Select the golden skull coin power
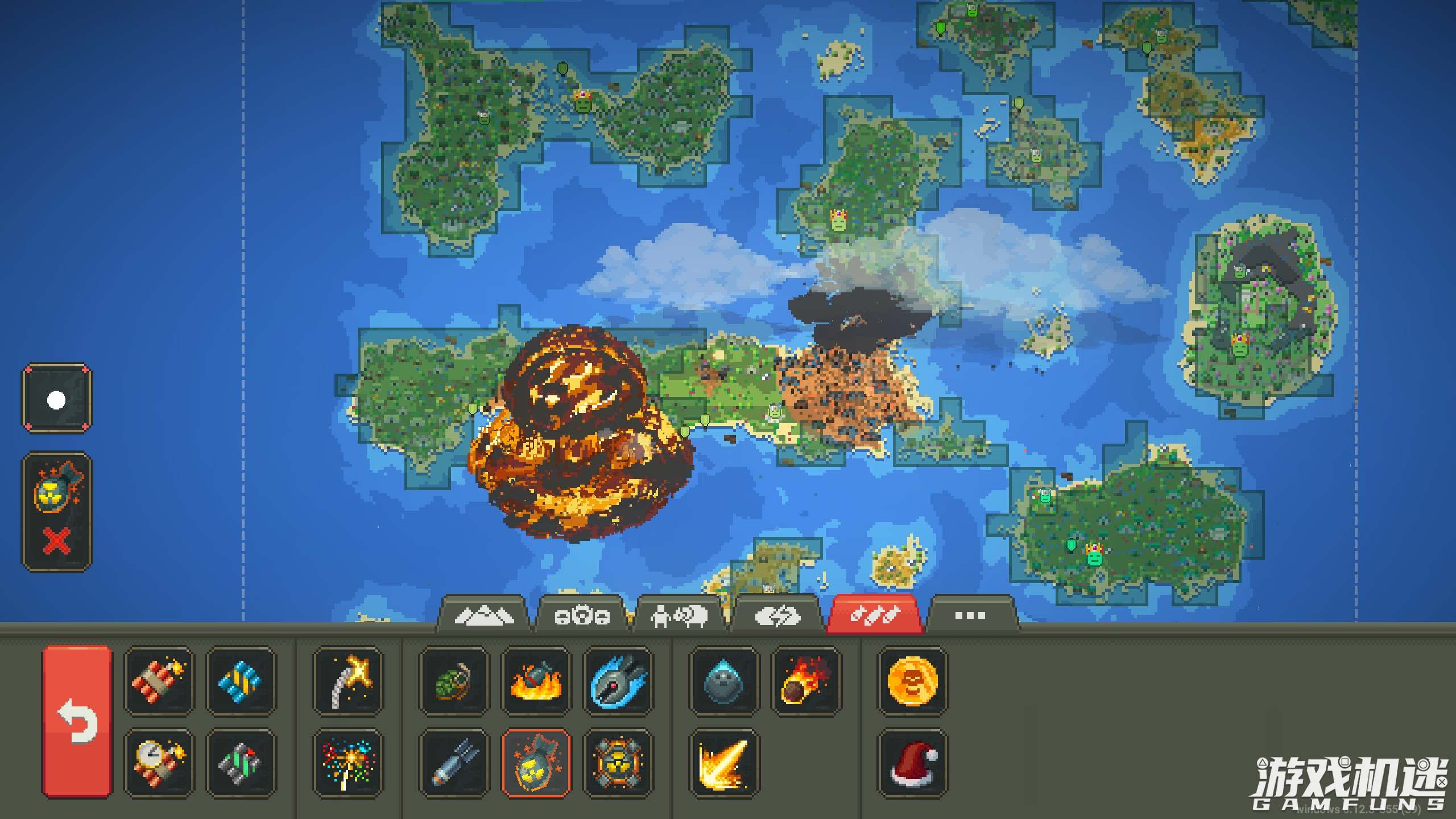 912,680
